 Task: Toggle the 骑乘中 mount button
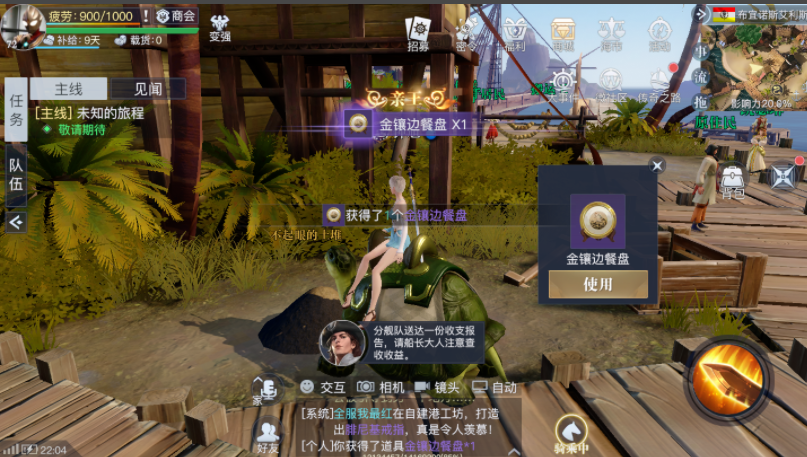click(574, 434)
